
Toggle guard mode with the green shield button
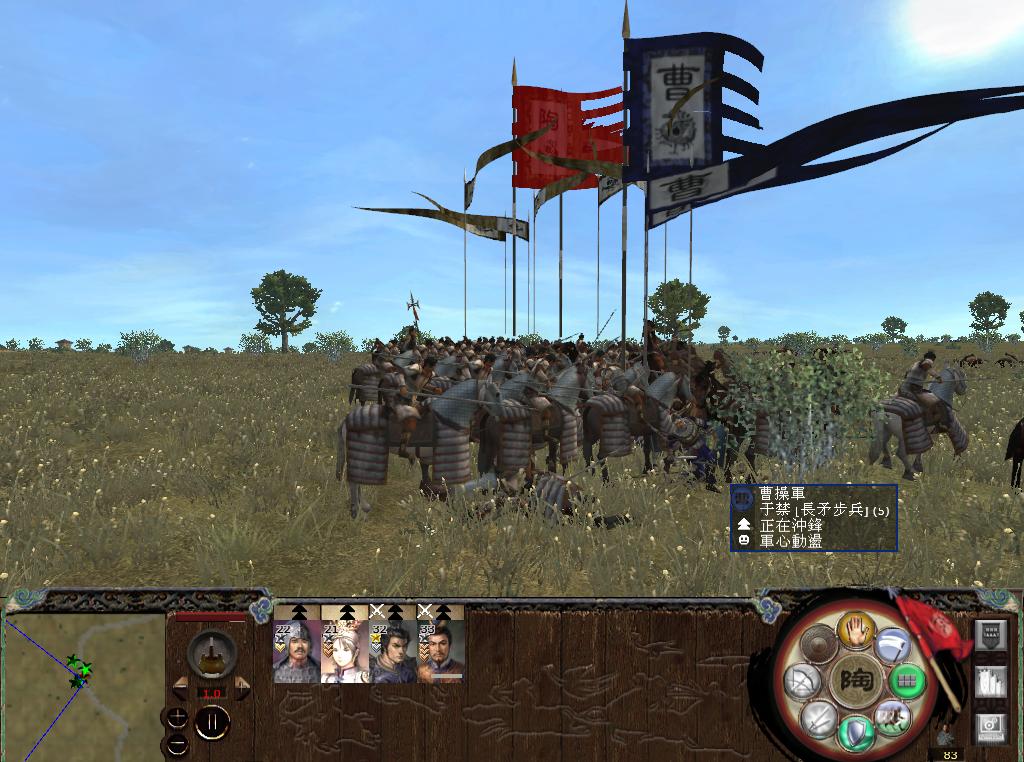tap(856, 733)
